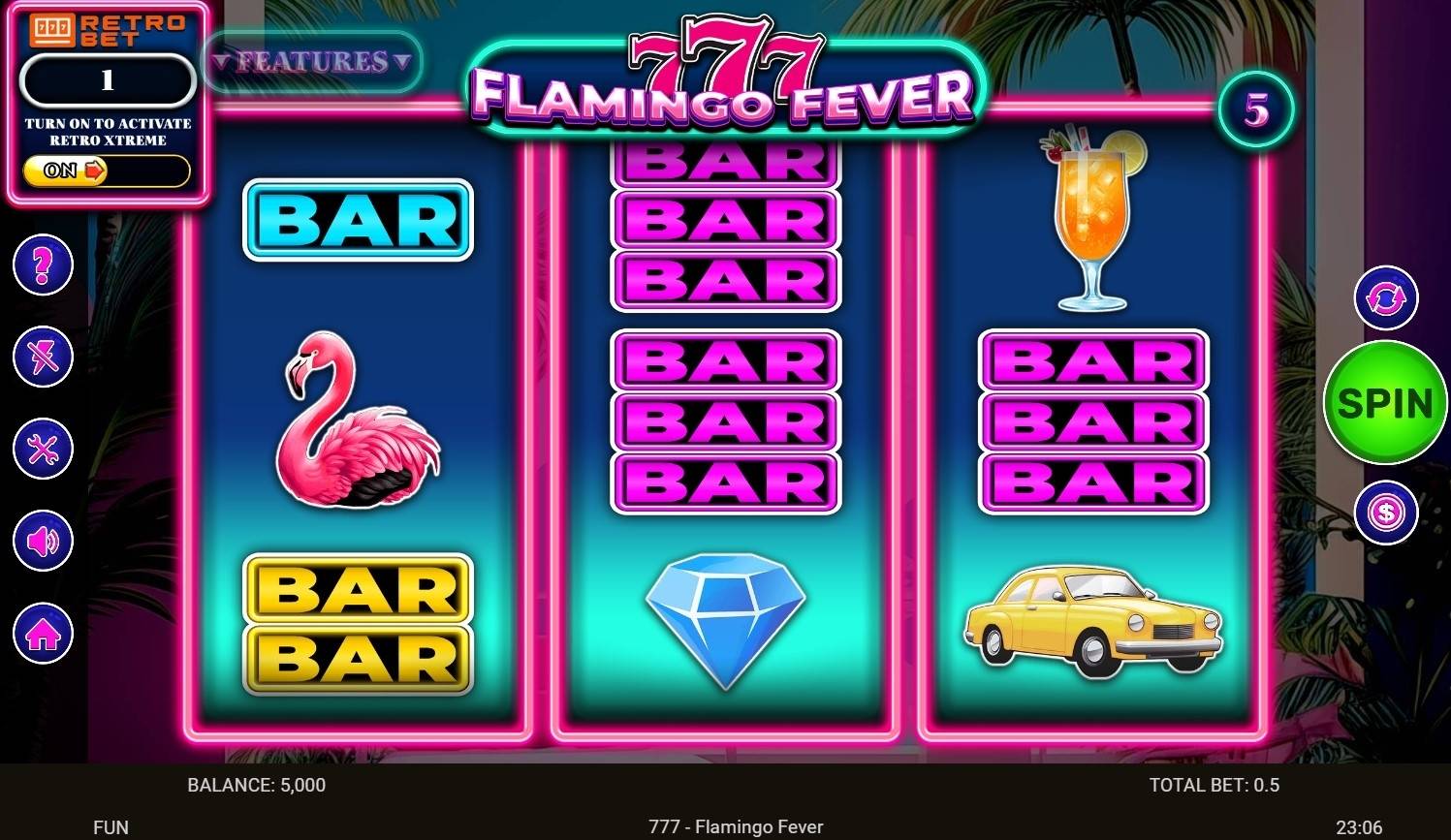Return to lobby using the home icon

(x=42, y=633)
